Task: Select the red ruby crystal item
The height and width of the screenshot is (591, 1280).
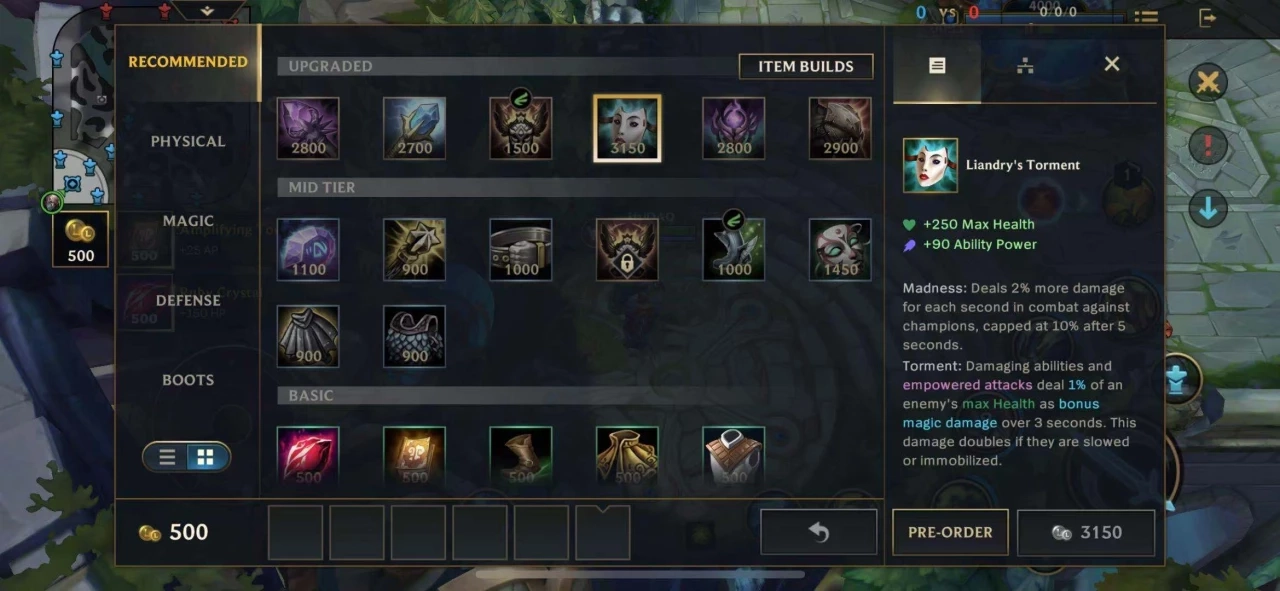Action: pos(308,457)
